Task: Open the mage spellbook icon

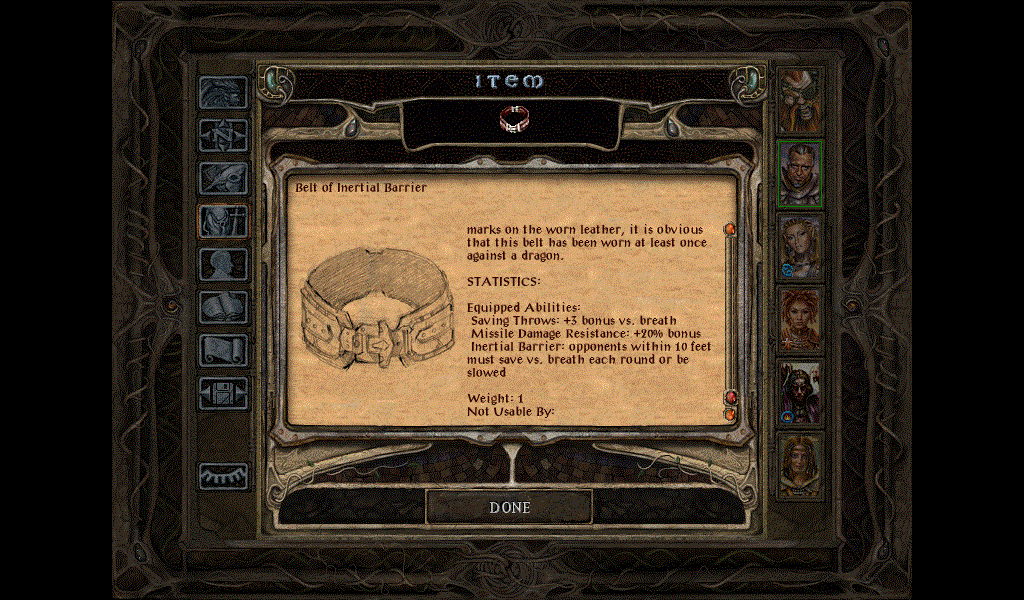Action: 222,307
